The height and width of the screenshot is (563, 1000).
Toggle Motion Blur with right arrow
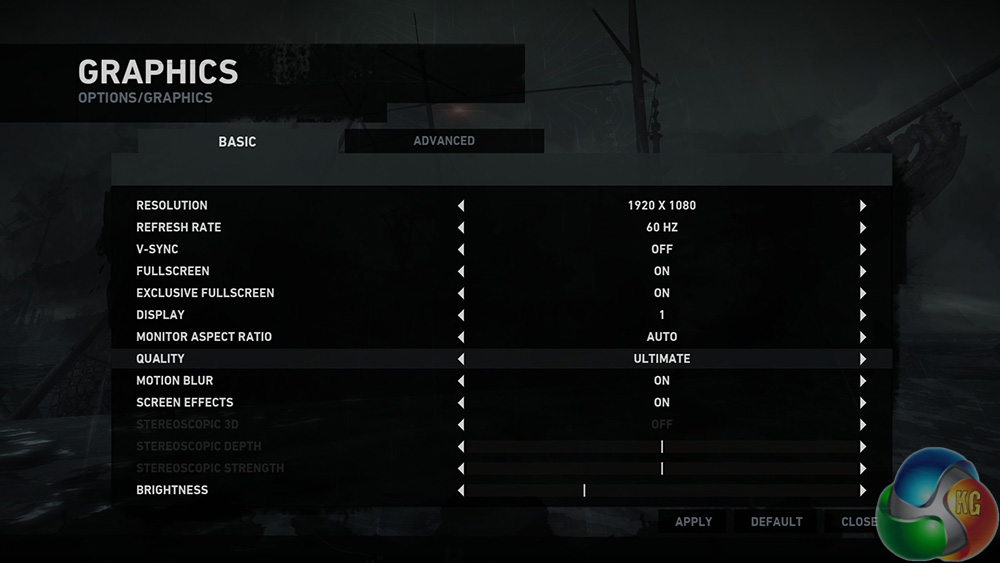pyautogui.click(x=862, y=381)
